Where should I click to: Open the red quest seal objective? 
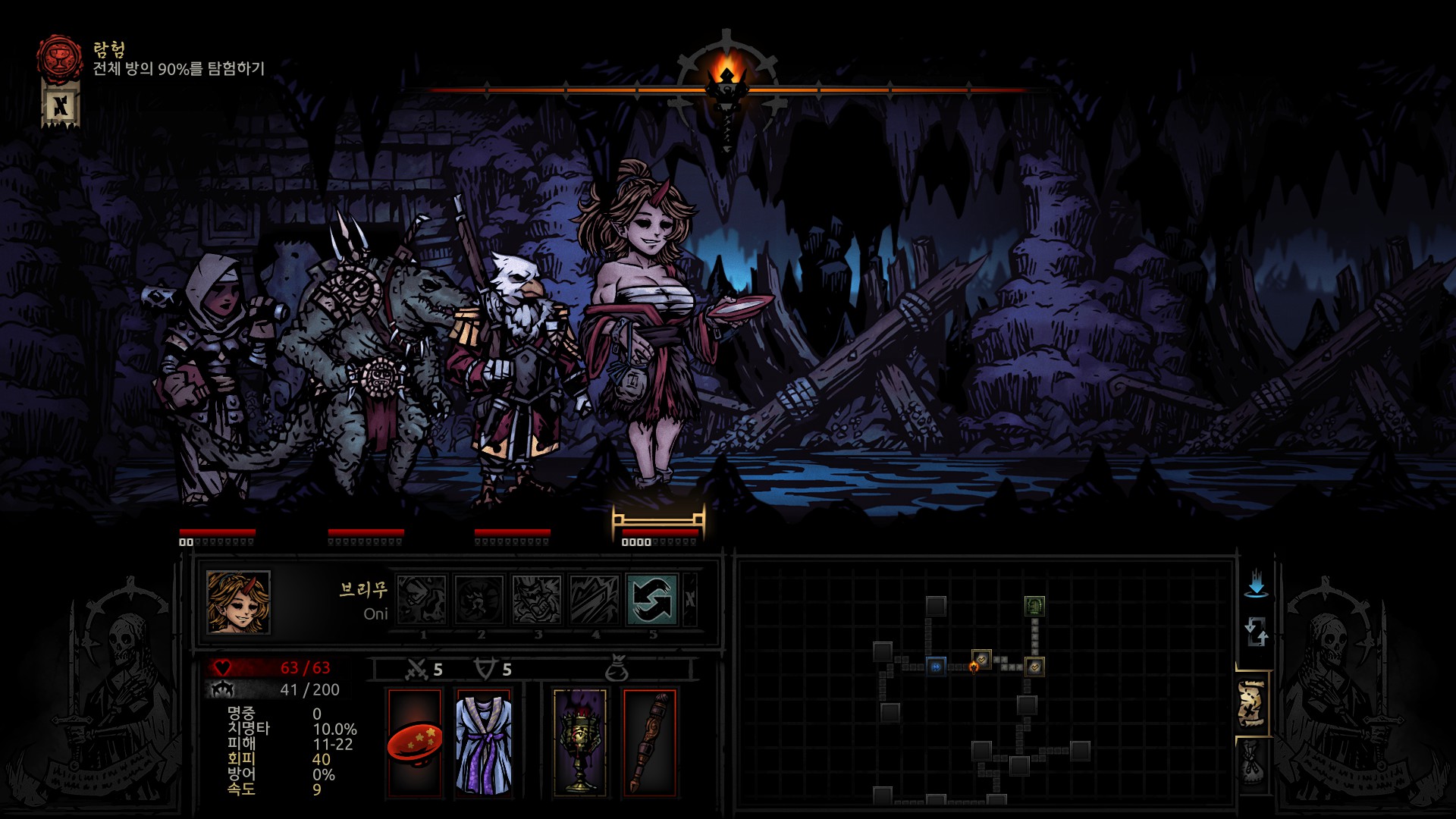(x=60, y=58)
